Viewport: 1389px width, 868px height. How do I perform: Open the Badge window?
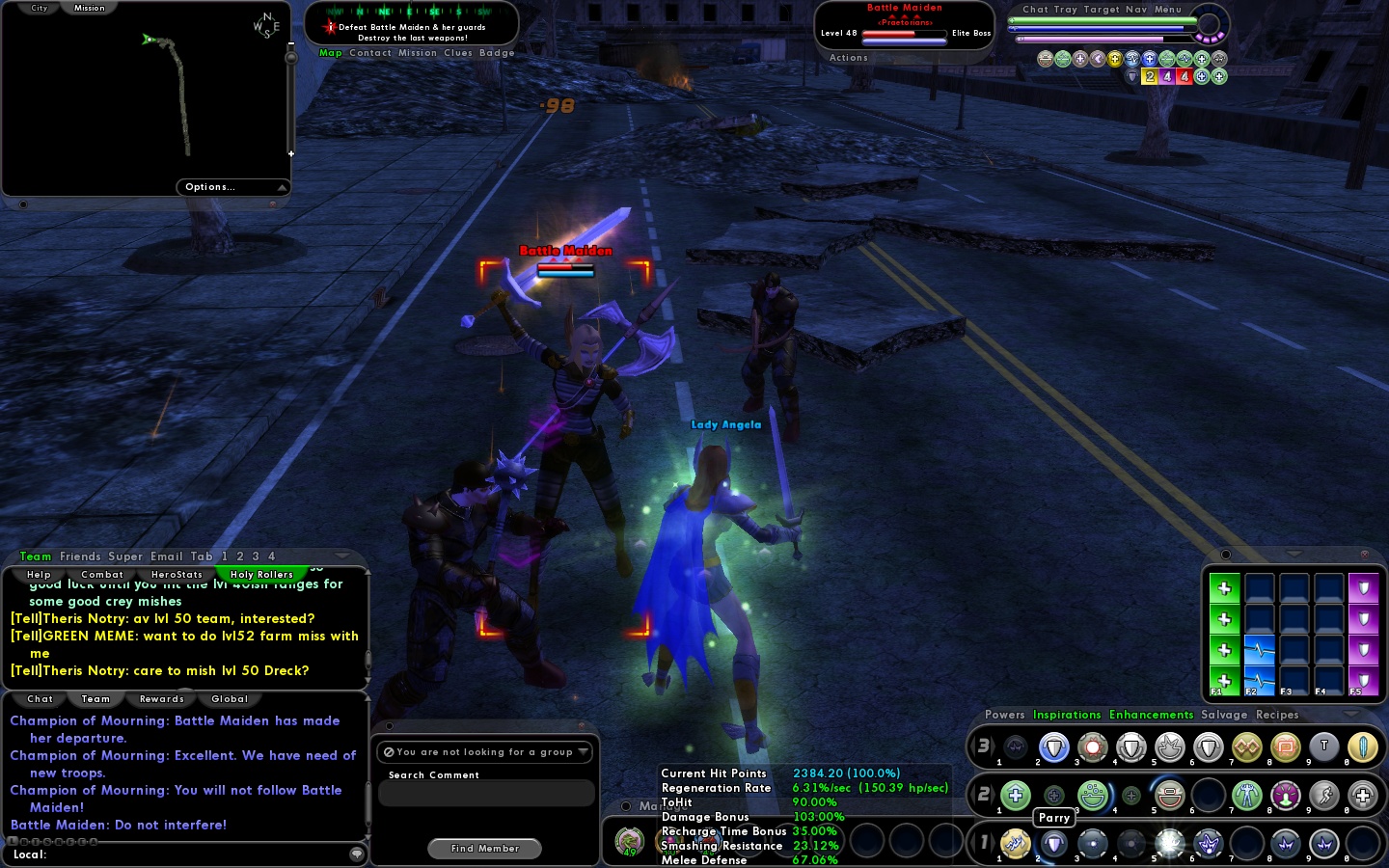(497, 53)
